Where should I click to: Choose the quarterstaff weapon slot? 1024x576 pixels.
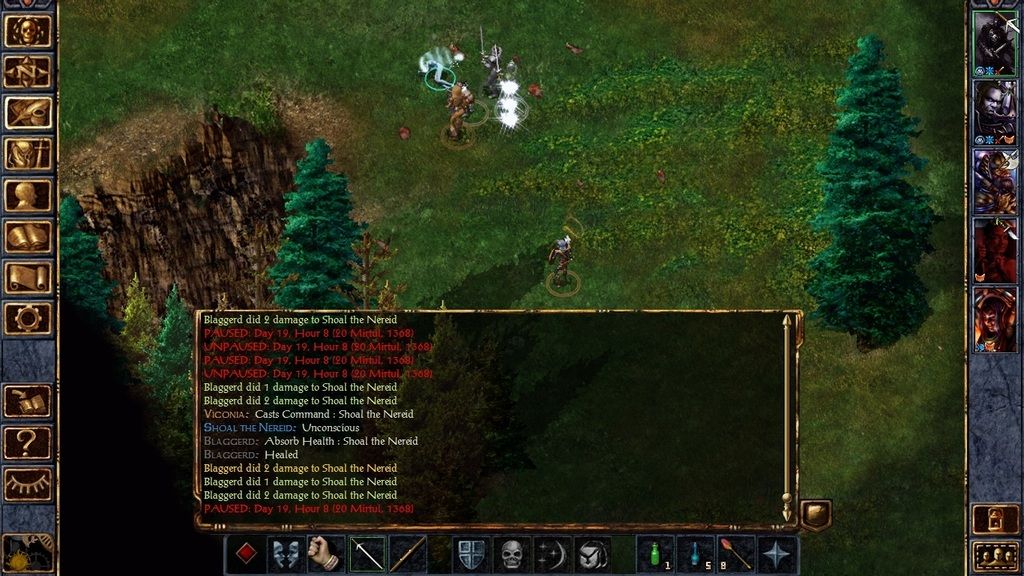[407, 554]
